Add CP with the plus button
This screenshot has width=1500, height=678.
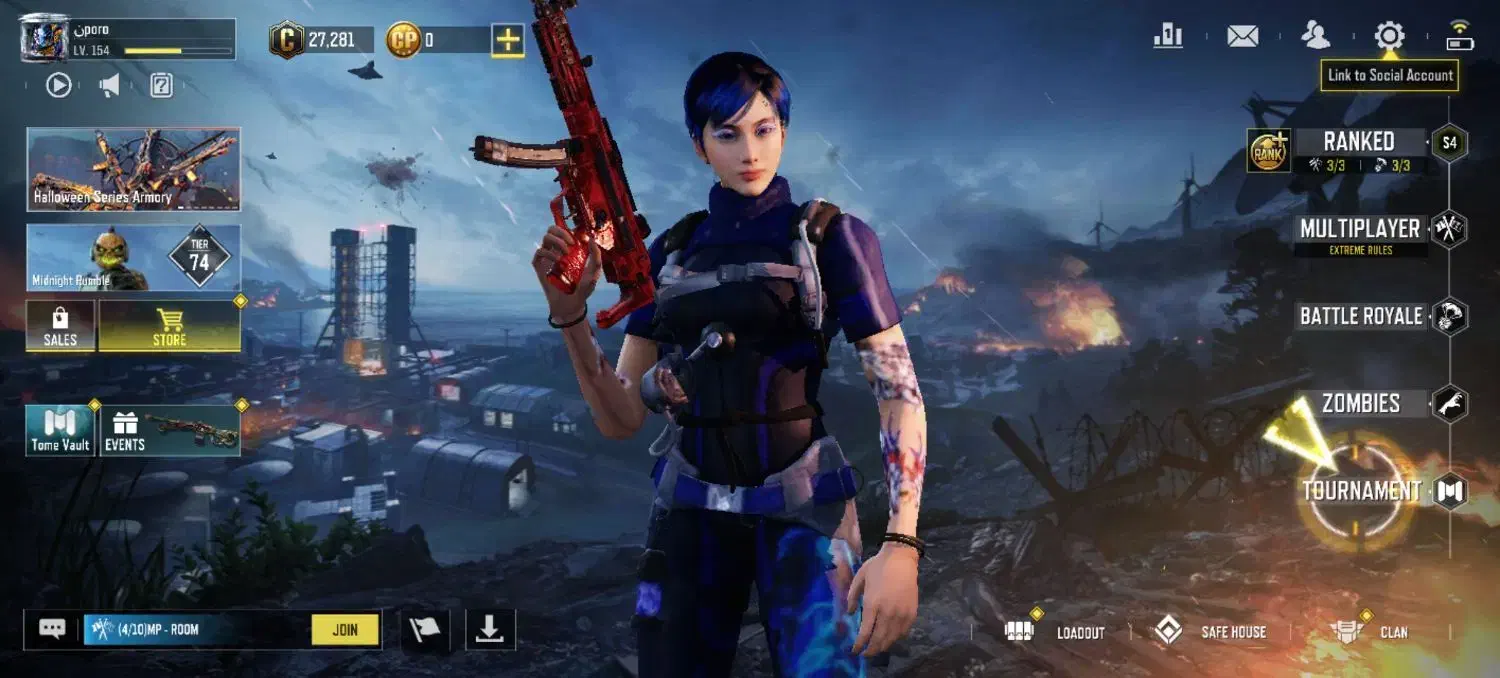click(x=508, y=40)
